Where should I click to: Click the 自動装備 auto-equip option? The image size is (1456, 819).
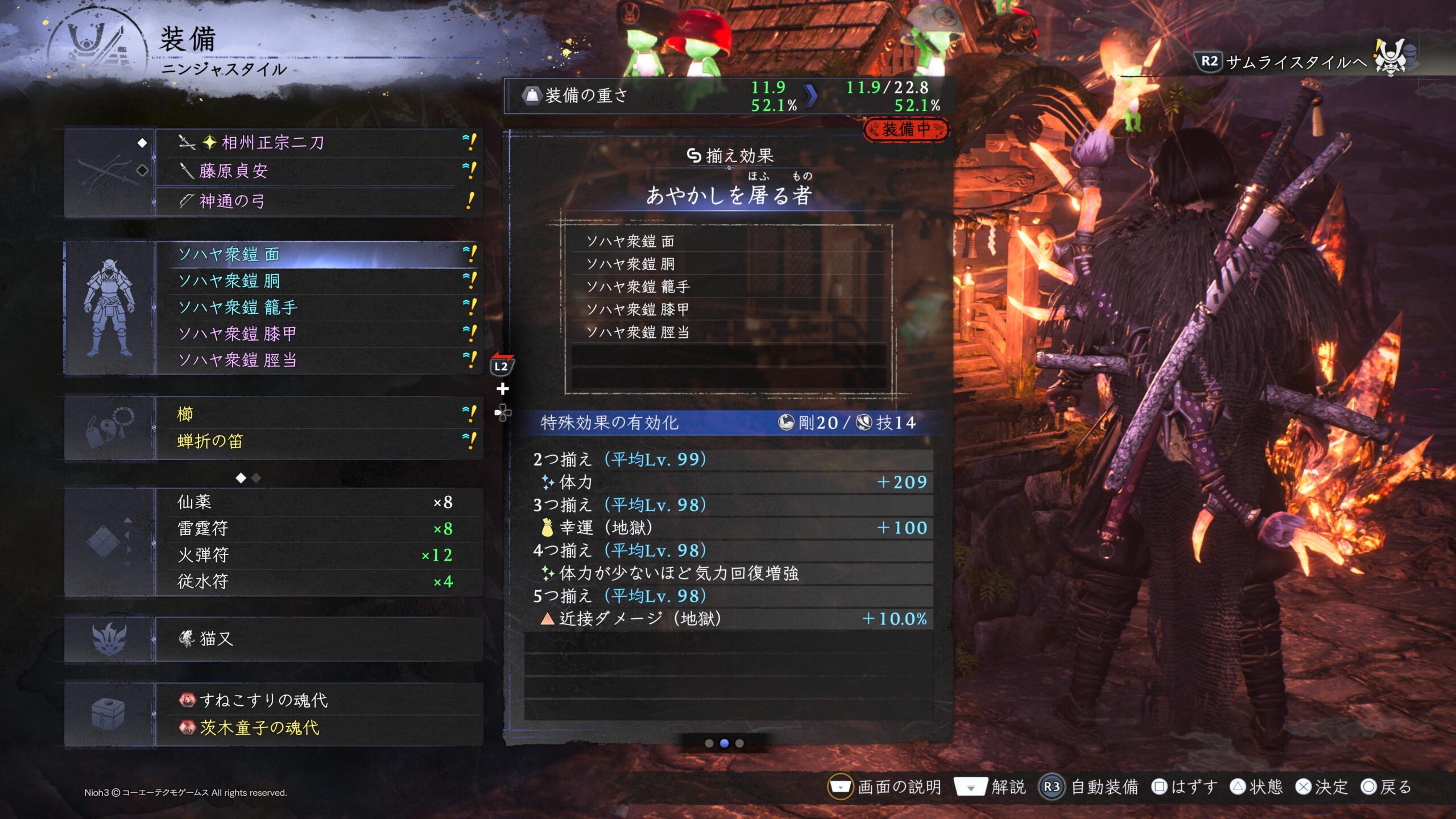[1090, 787]
